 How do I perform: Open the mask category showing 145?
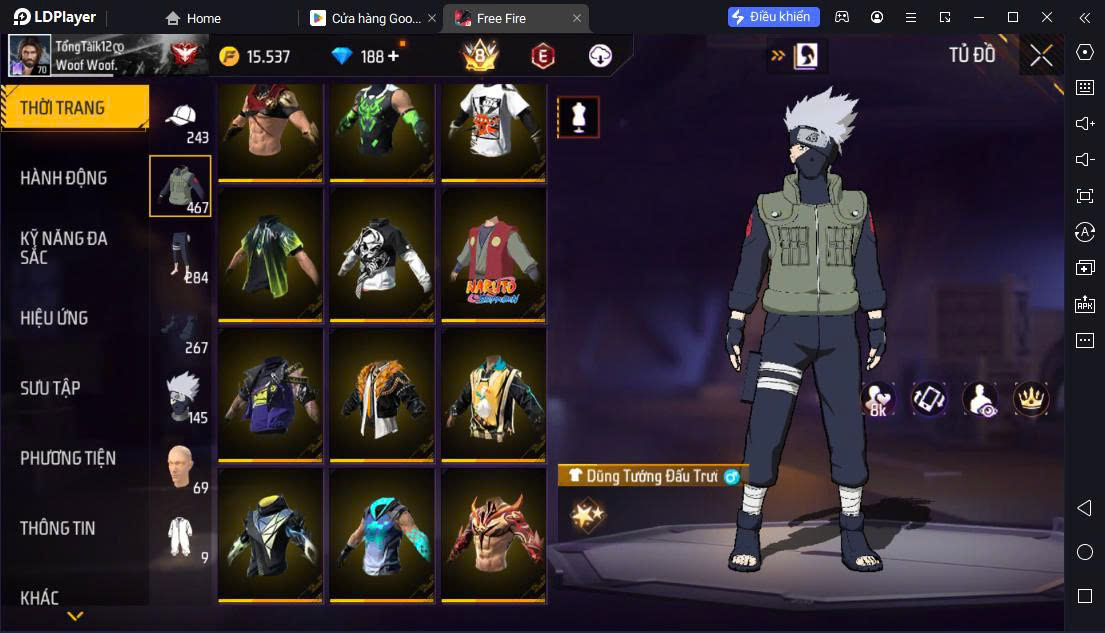coord(181,397)
